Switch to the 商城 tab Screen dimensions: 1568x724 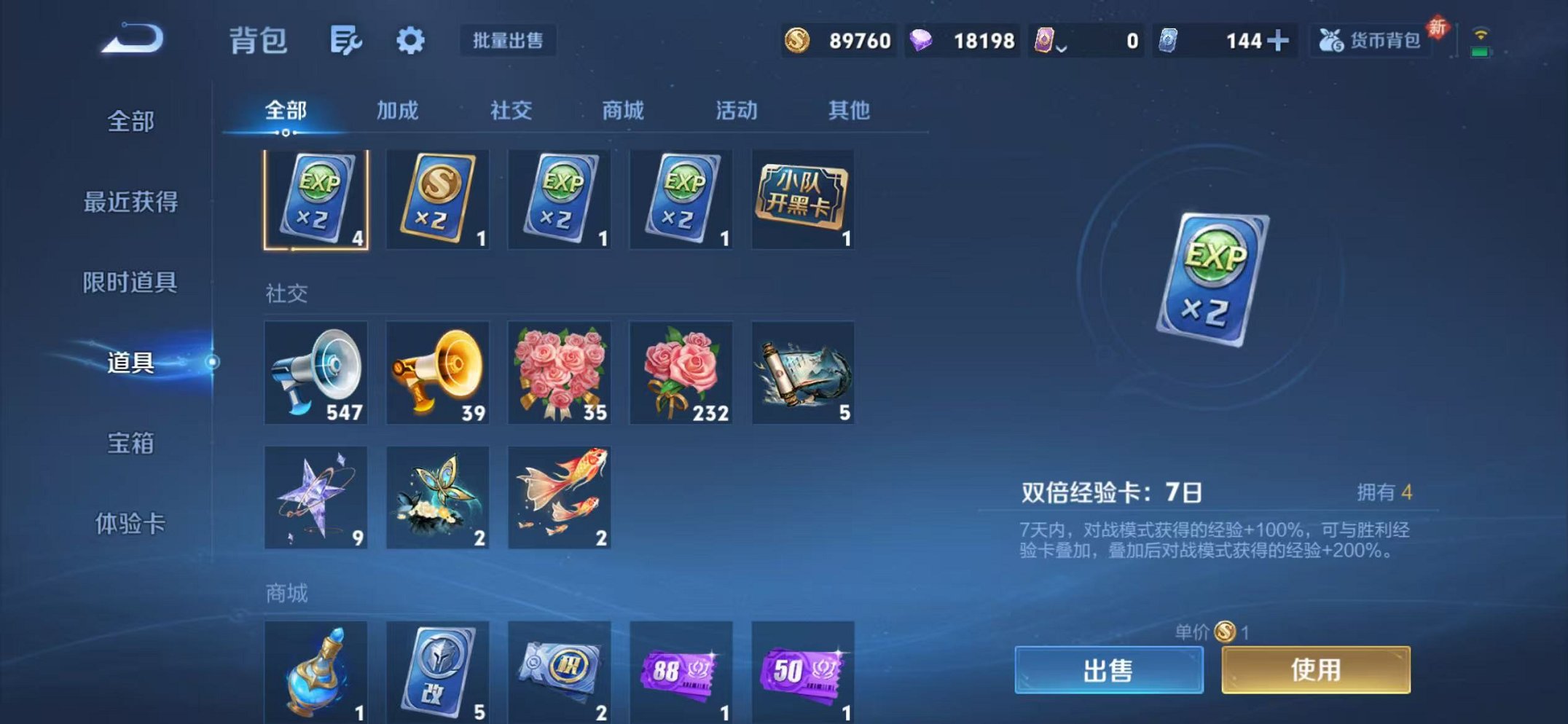(x=623, y=111)
